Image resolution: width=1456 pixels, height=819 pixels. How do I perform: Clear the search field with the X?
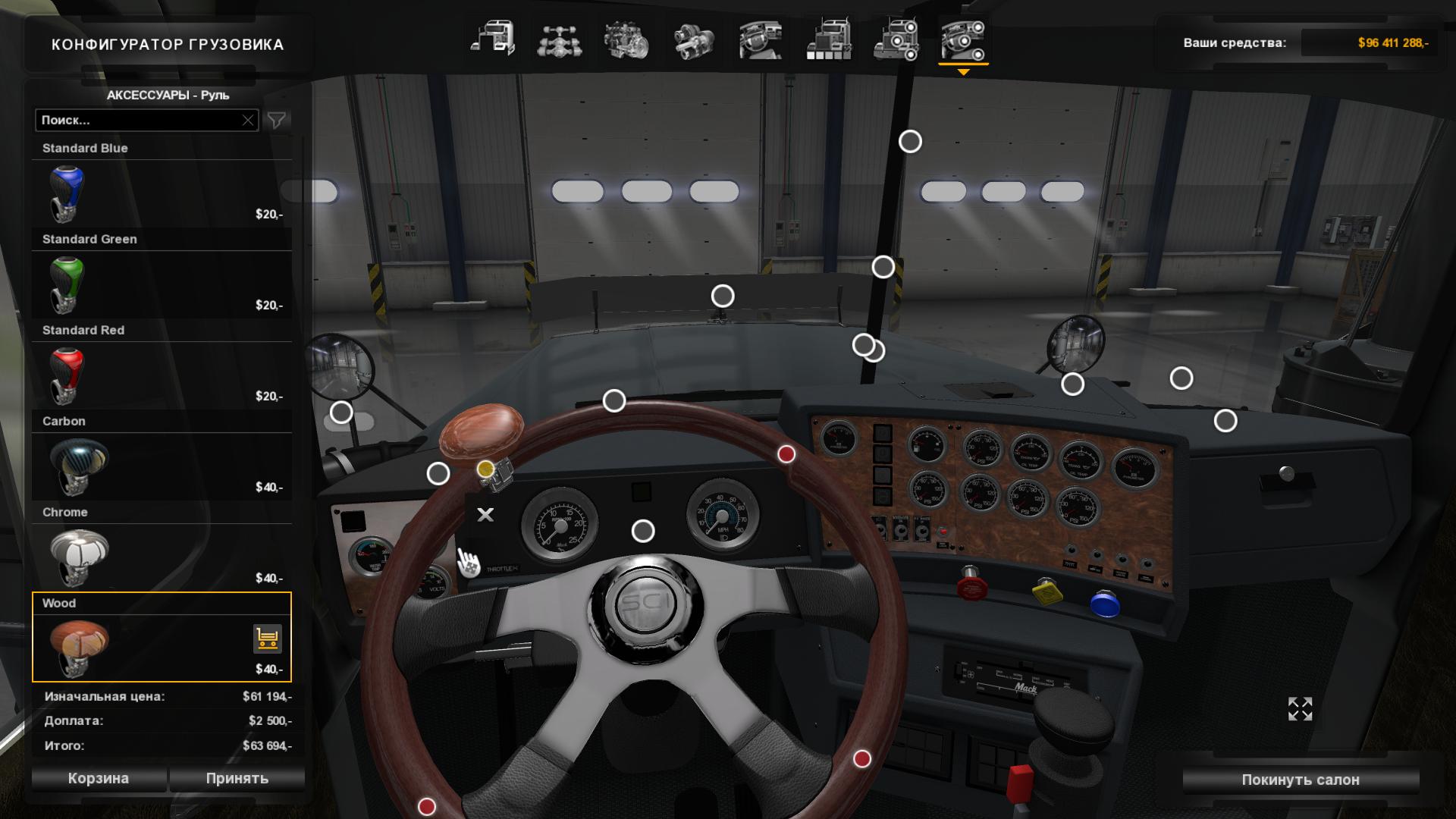[x=248, y=120]
